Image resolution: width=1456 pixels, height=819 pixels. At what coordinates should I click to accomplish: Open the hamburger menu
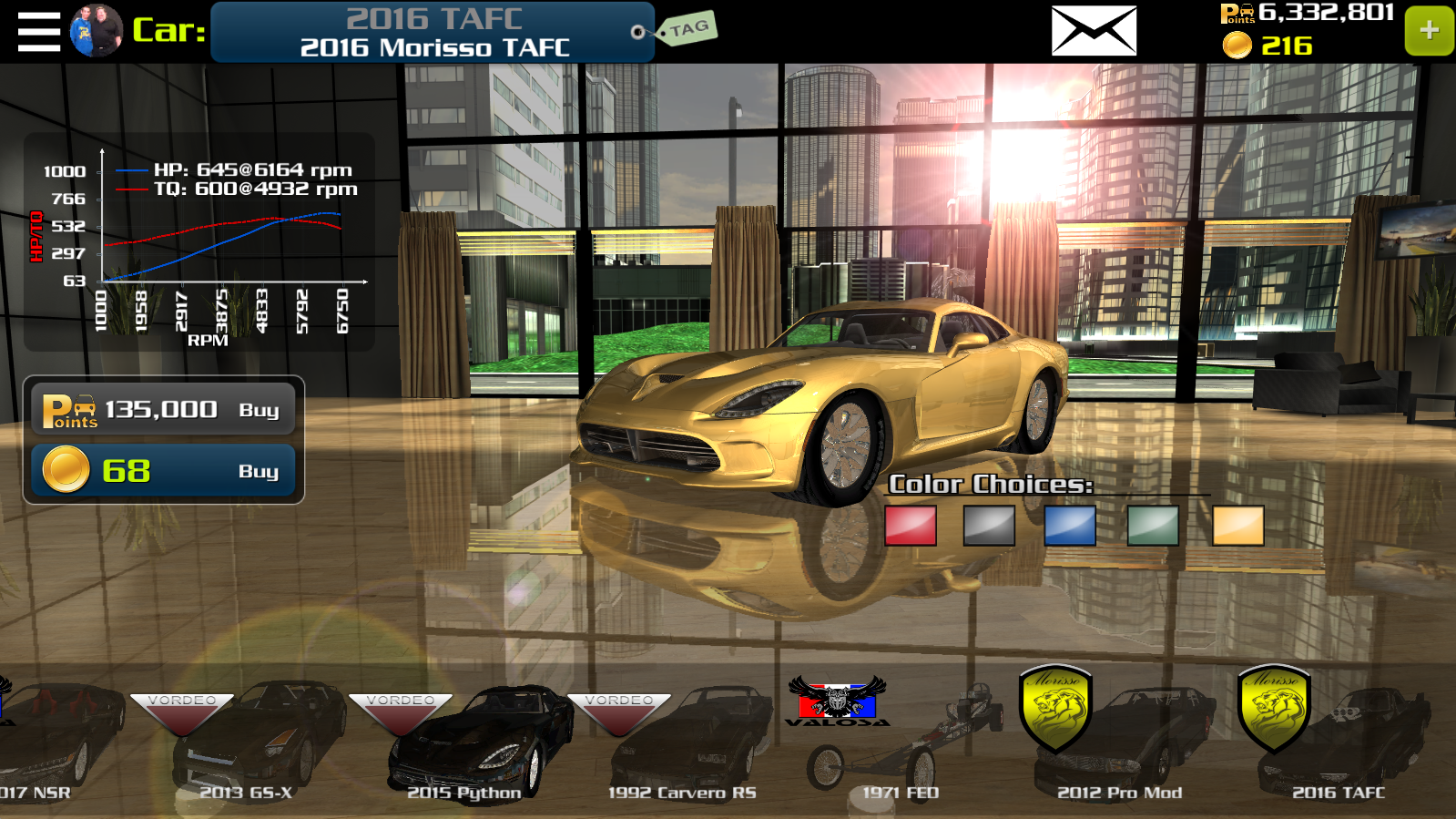38,32
